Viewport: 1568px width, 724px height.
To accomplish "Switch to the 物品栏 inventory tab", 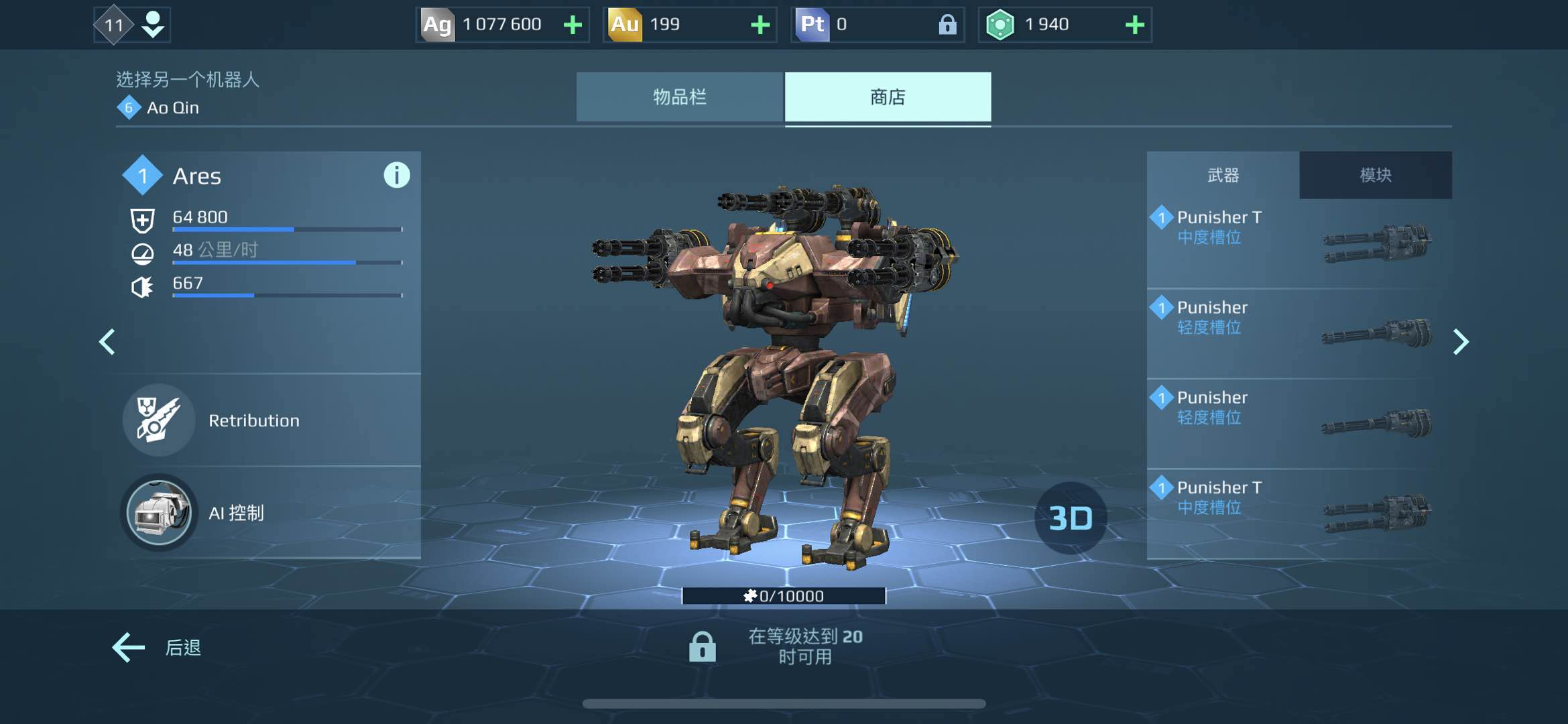I will tap(679, 97).
